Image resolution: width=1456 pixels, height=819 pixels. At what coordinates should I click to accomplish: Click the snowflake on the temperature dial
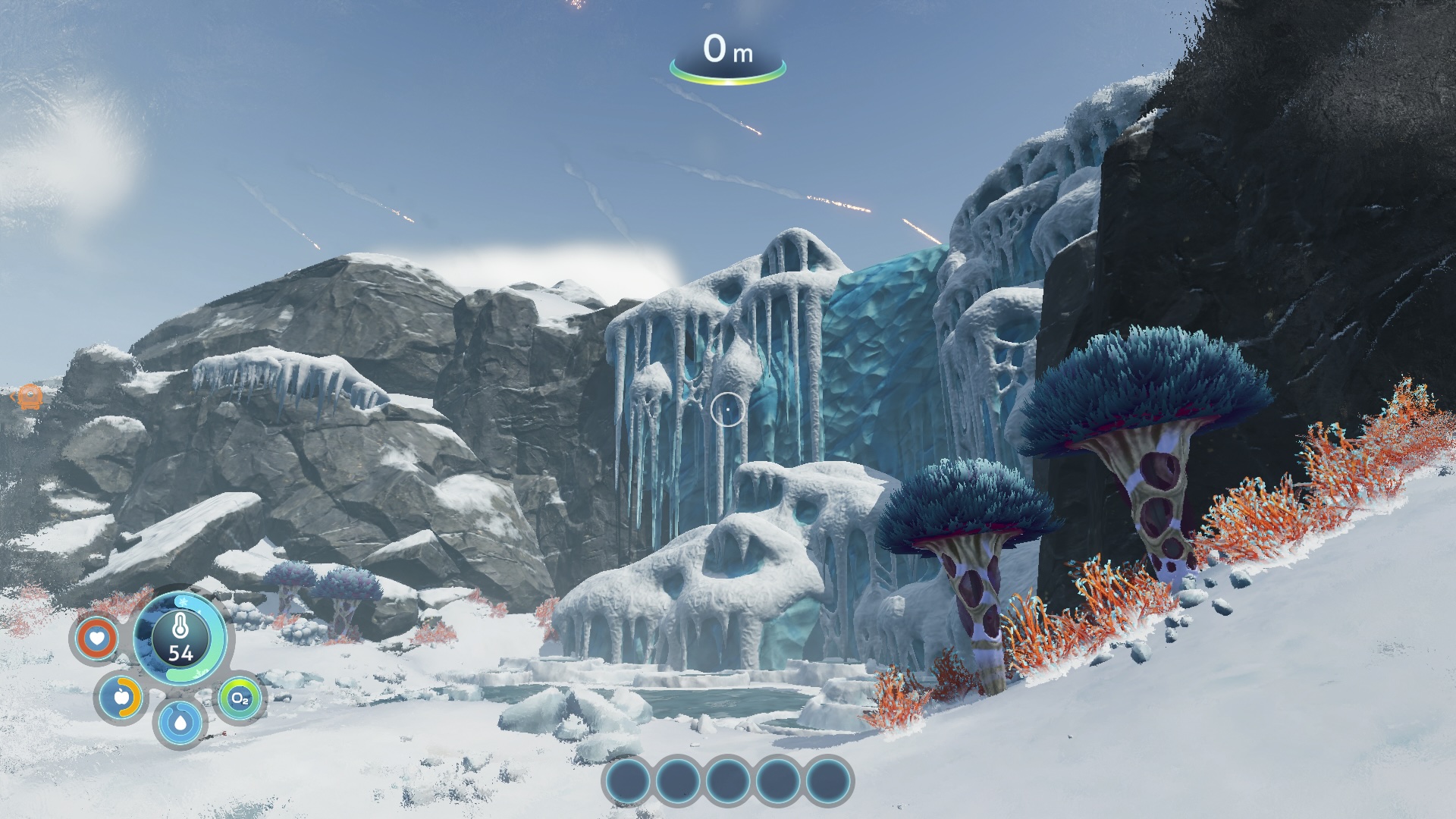(x=183, y=601)
